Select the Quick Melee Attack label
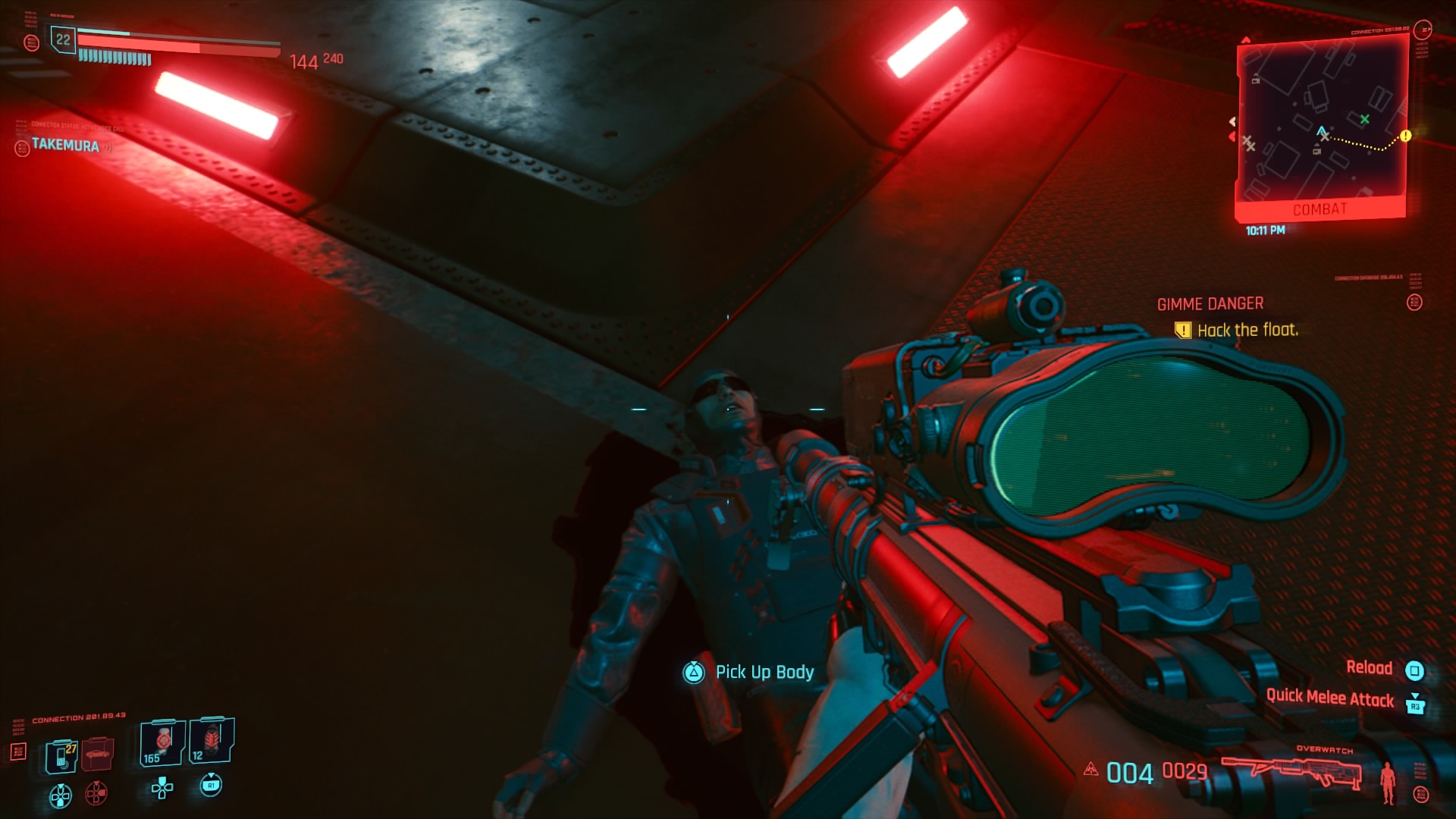Viewport: 1456px width, 819px height. coord(1329,698)
